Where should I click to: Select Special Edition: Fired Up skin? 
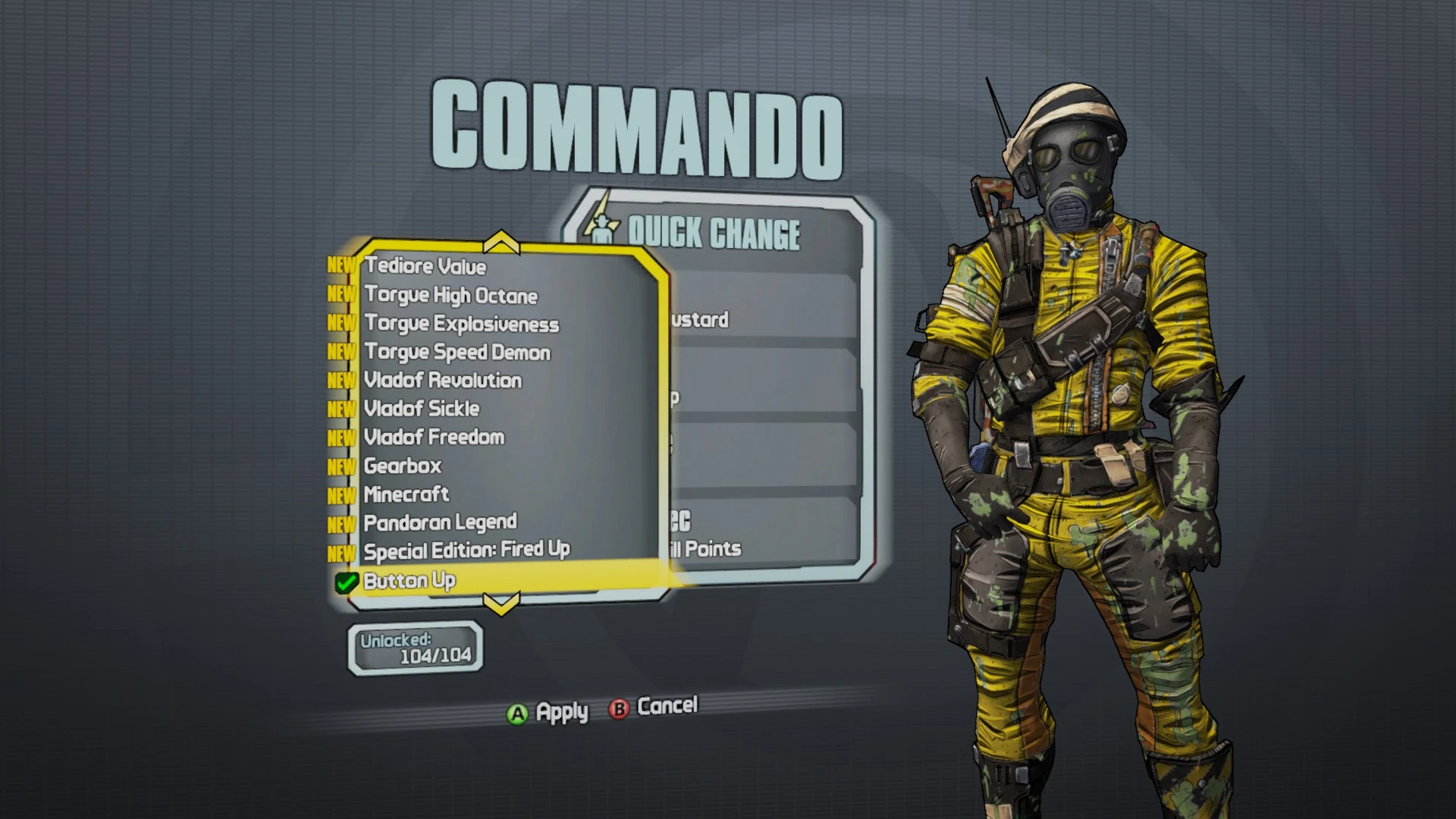[x=467, y=551]
